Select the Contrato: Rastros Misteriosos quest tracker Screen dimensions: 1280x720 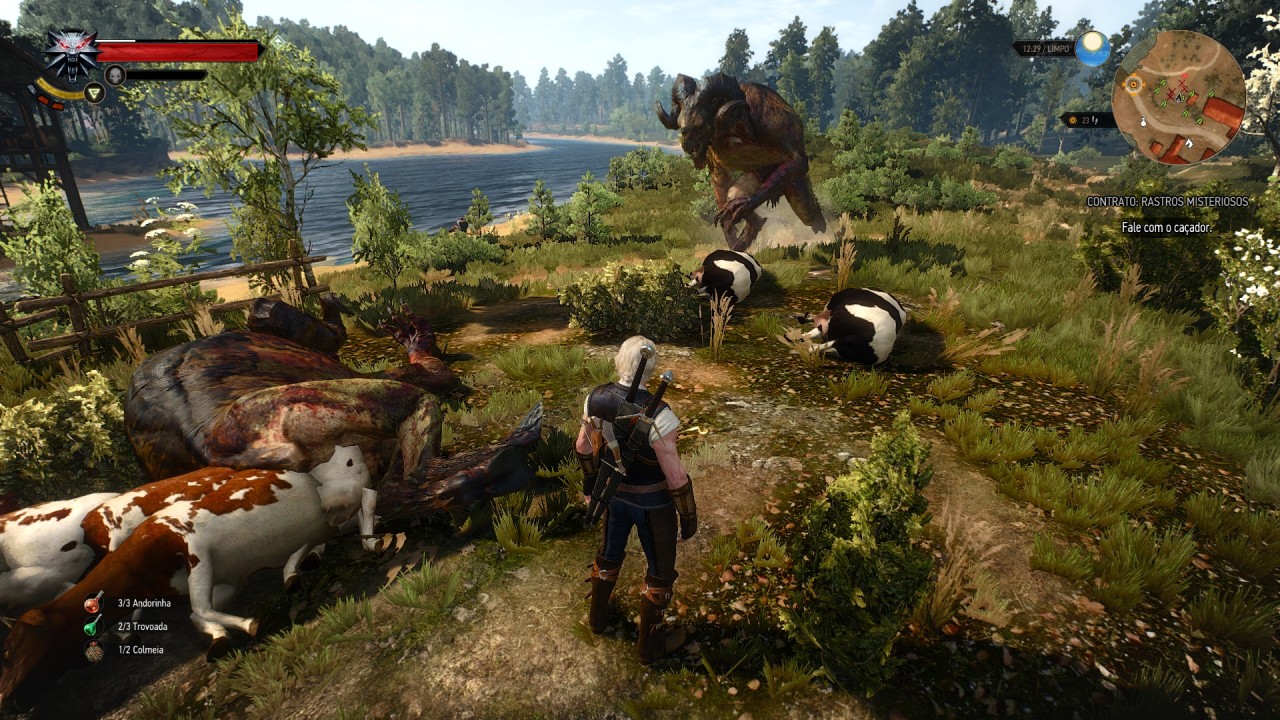1167,202
